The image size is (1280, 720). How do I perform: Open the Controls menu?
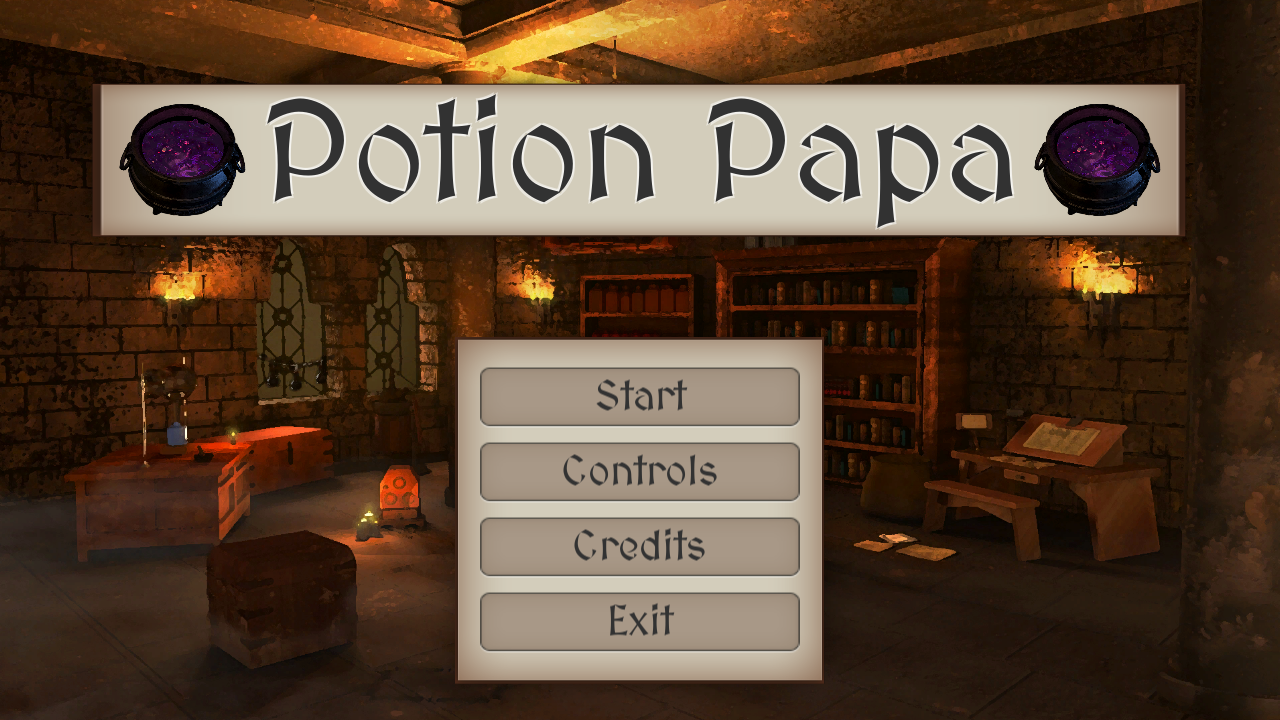(x=639, y=471)
